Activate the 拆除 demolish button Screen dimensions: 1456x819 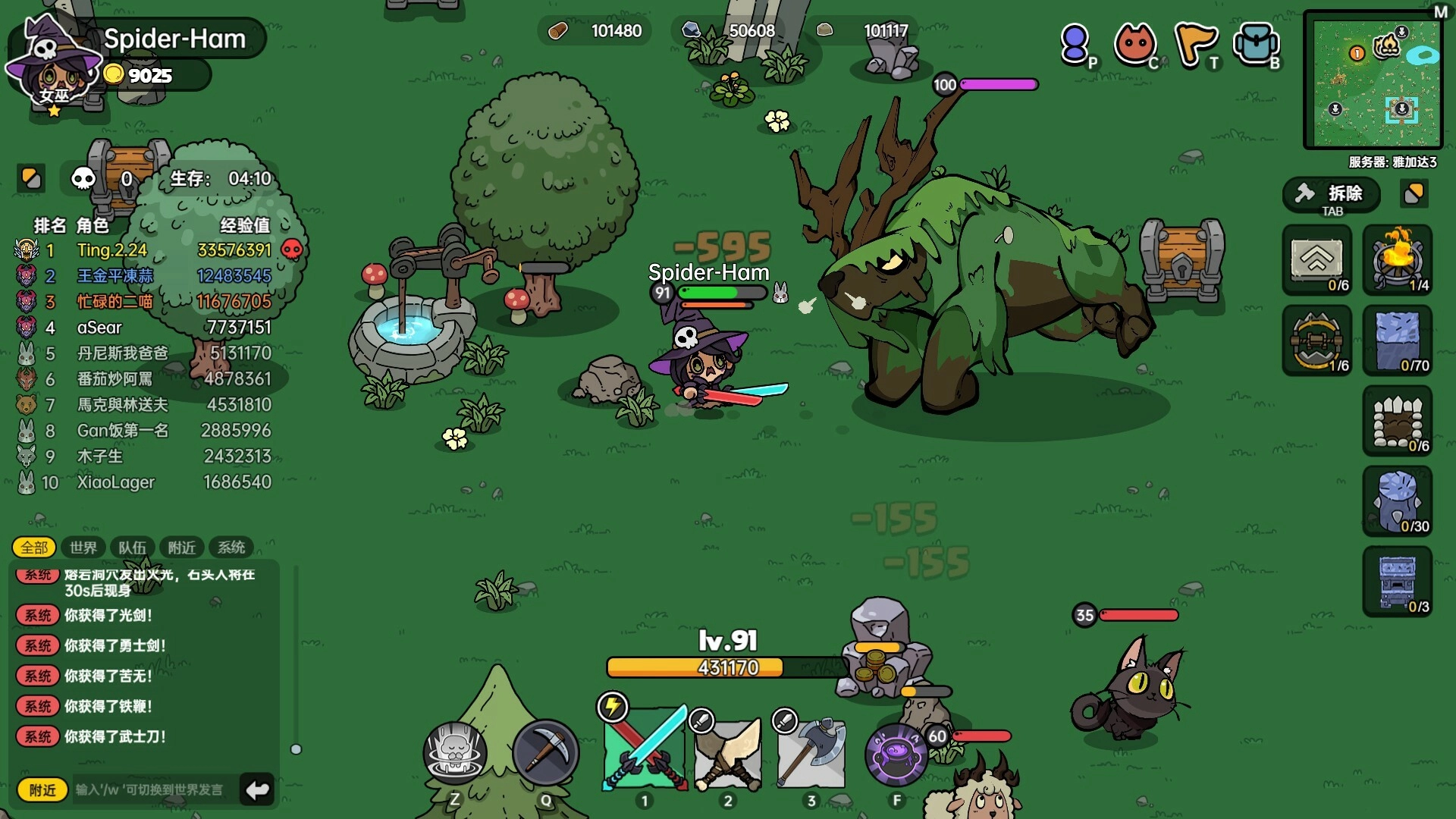(1332, 196)
